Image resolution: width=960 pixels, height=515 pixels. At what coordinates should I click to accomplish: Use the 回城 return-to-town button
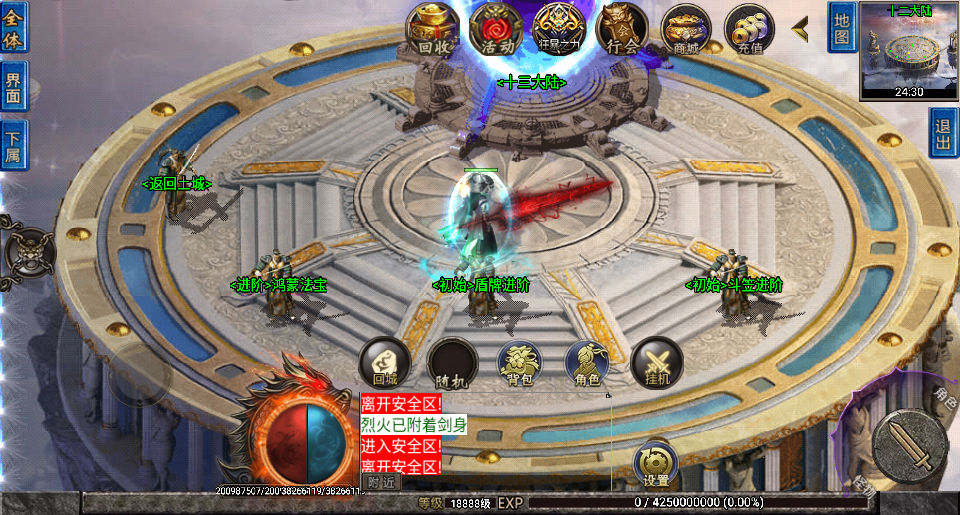(385, 362)
